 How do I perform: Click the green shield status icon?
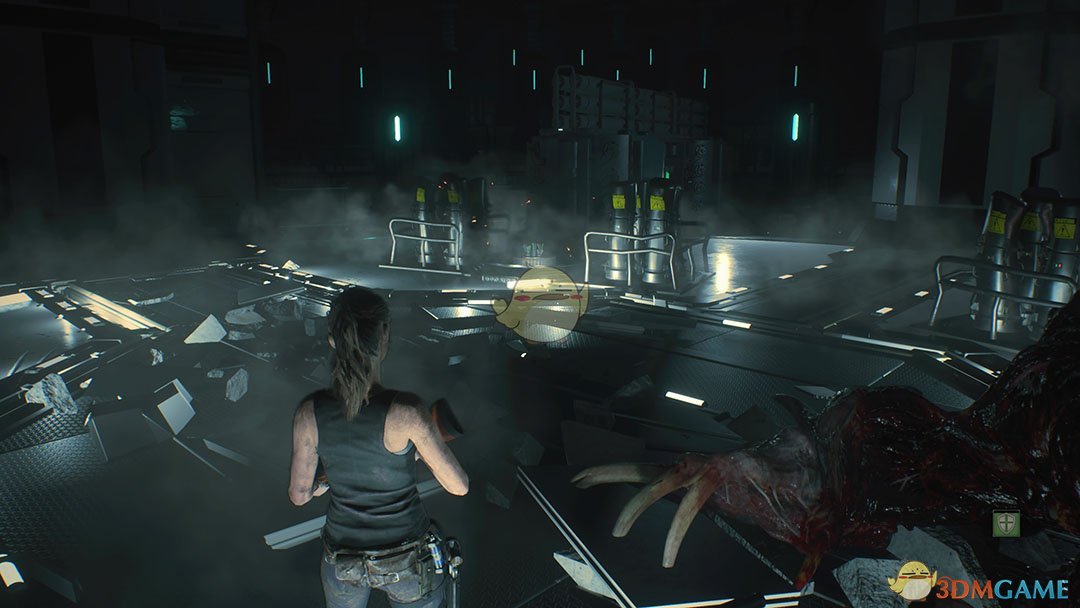pos(1006,523)
